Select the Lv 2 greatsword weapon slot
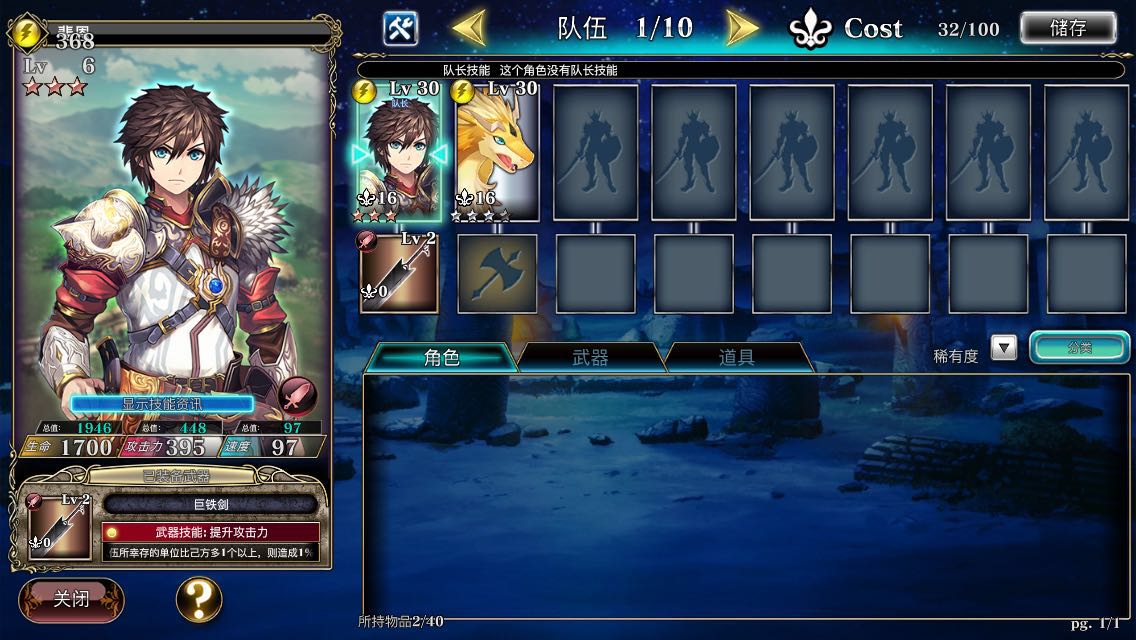1136x640 pixels. click(399, 272)
